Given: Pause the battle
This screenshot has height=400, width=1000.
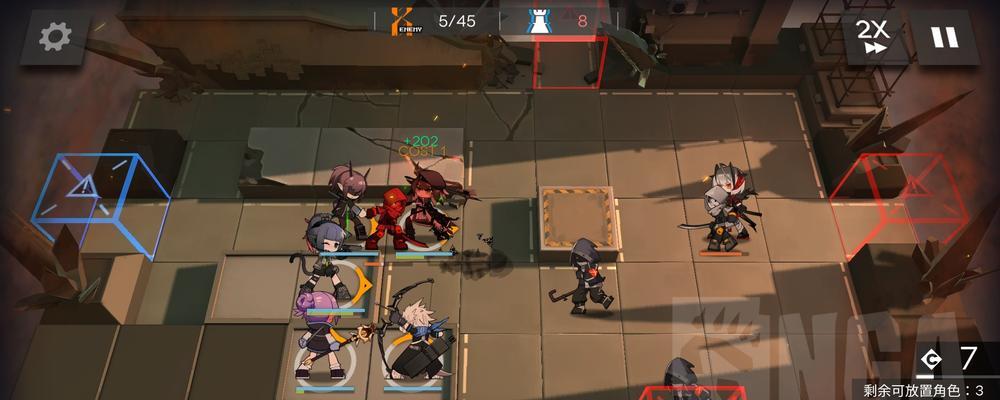Looking at the screenshot, I should pyautogui.click(x=943, y=37).
